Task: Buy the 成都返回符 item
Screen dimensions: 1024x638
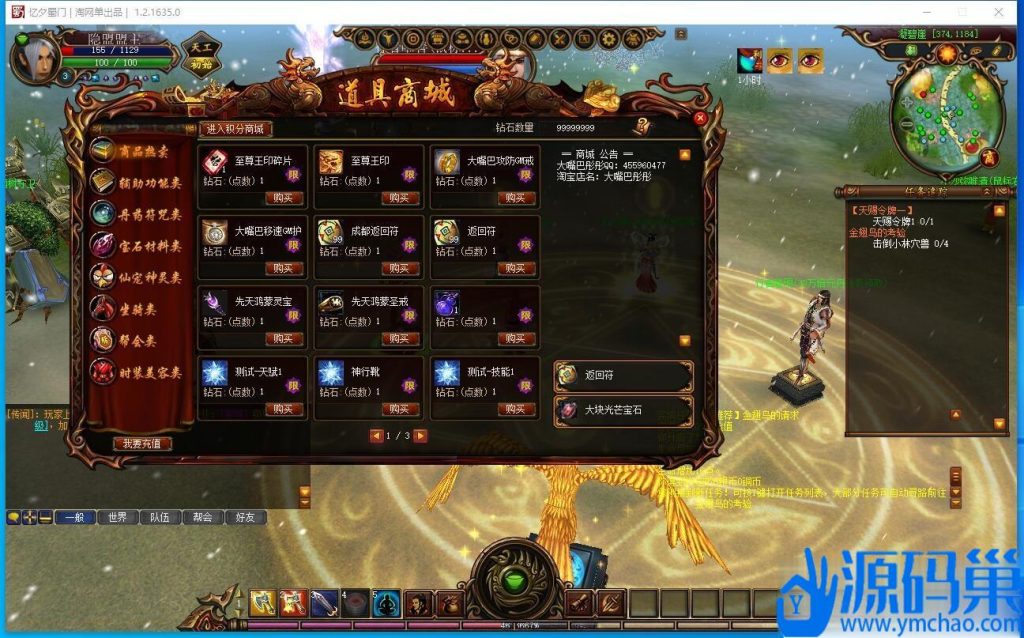Action: [x=400, y=268]
